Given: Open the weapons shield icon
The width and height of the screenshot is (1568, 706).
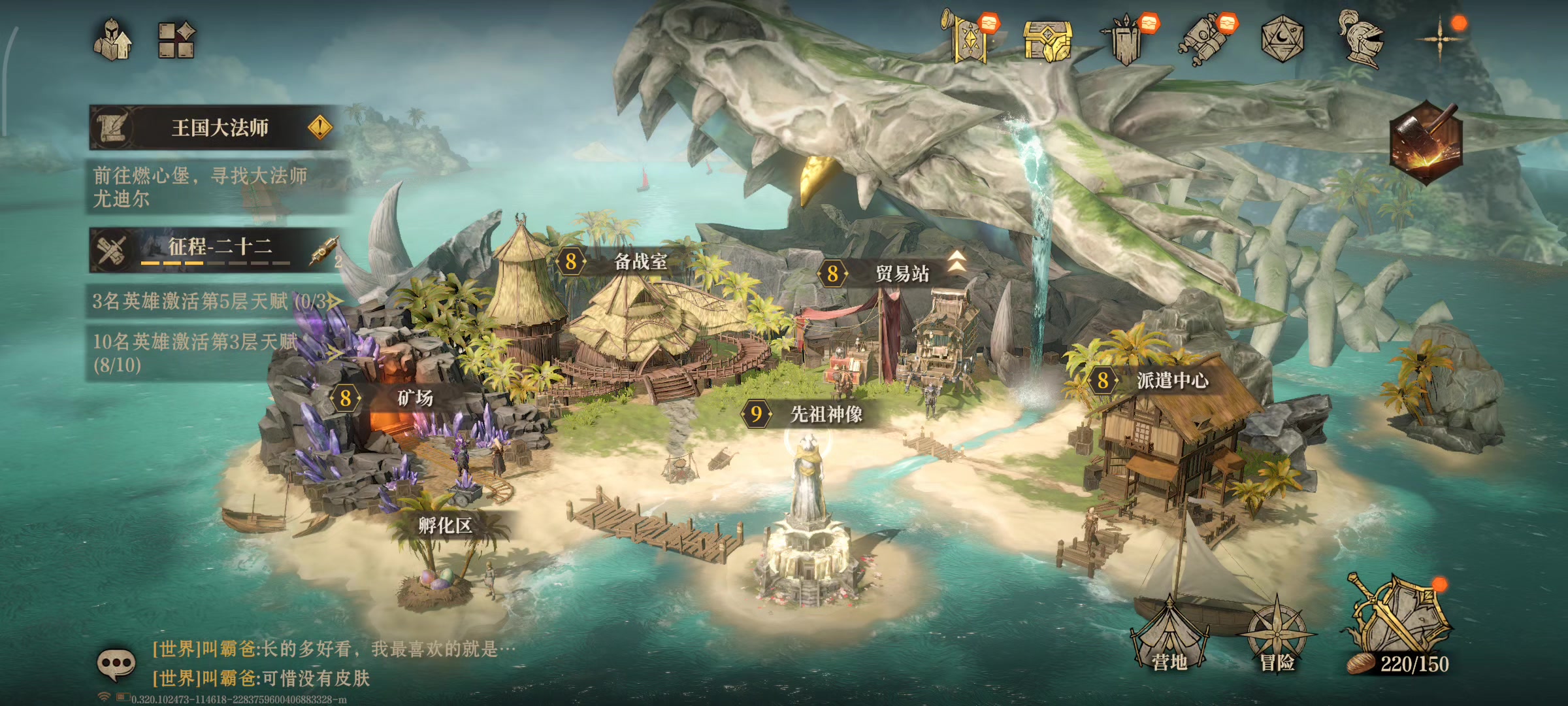Looking at the screenshot, I should pyautogui.click(x=1127, y=39).
